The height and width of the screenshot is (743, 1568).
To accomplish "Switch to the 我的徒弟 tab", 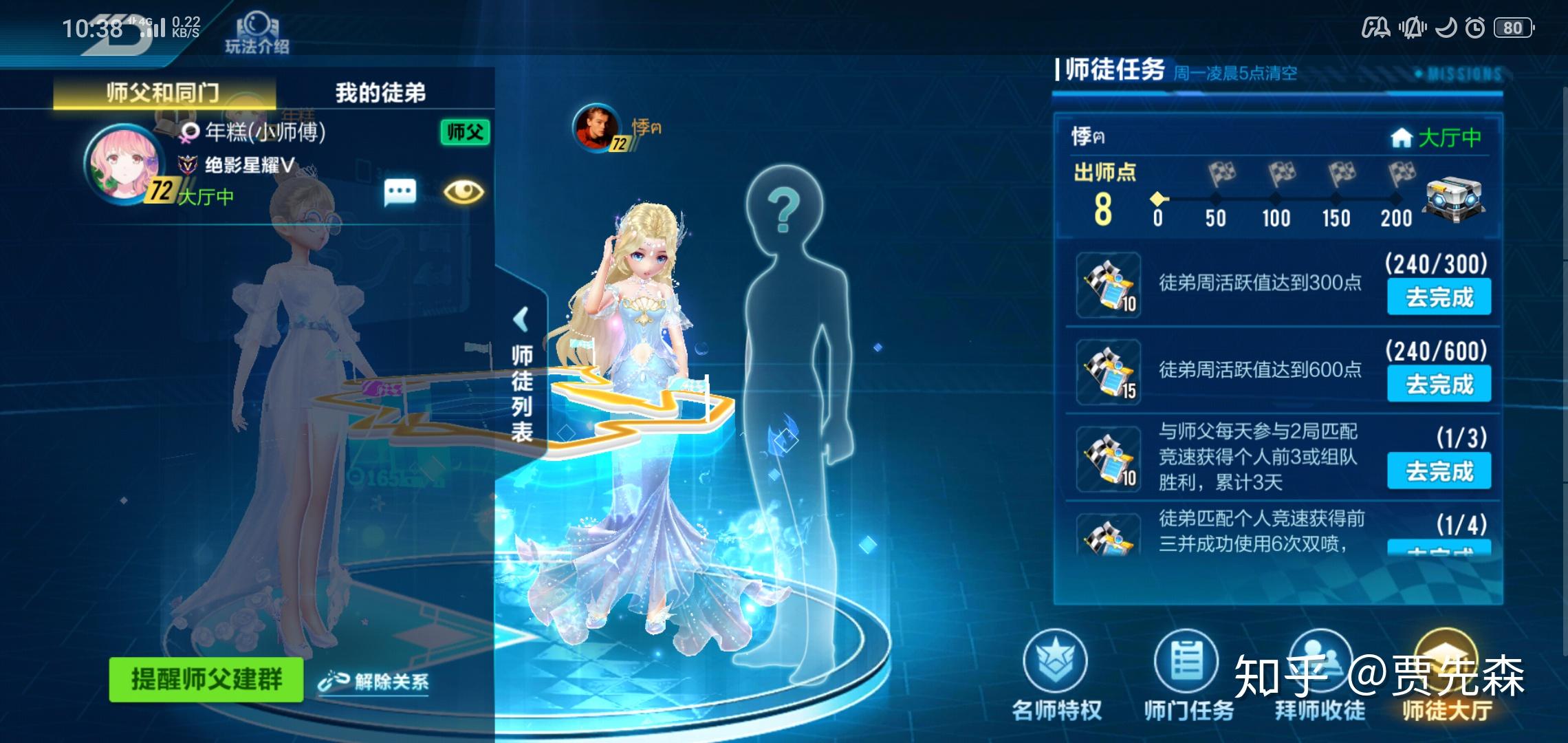I will point(384,92).
